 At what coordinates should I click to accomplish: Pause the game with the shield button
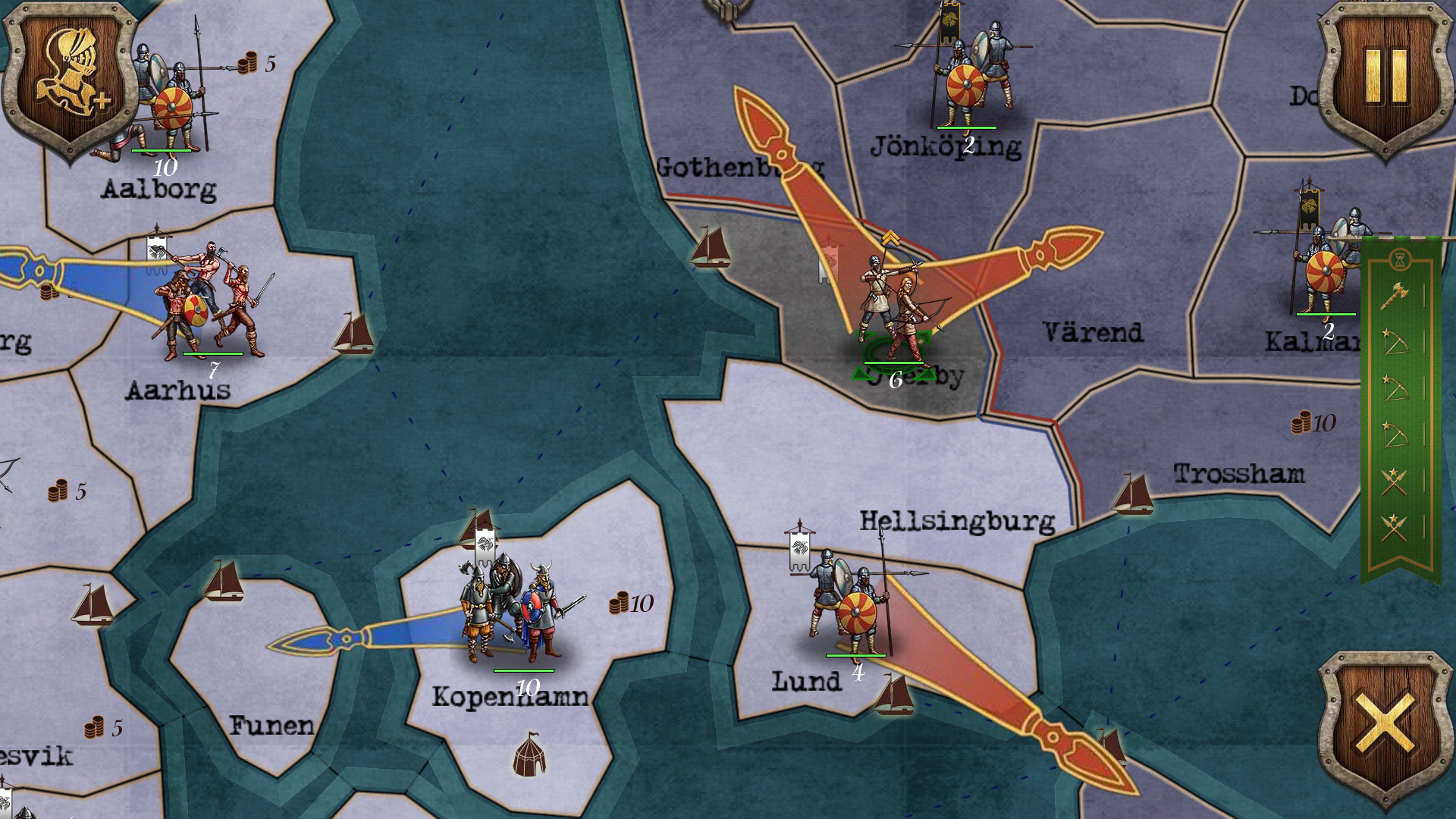[x=1385, y=77]
